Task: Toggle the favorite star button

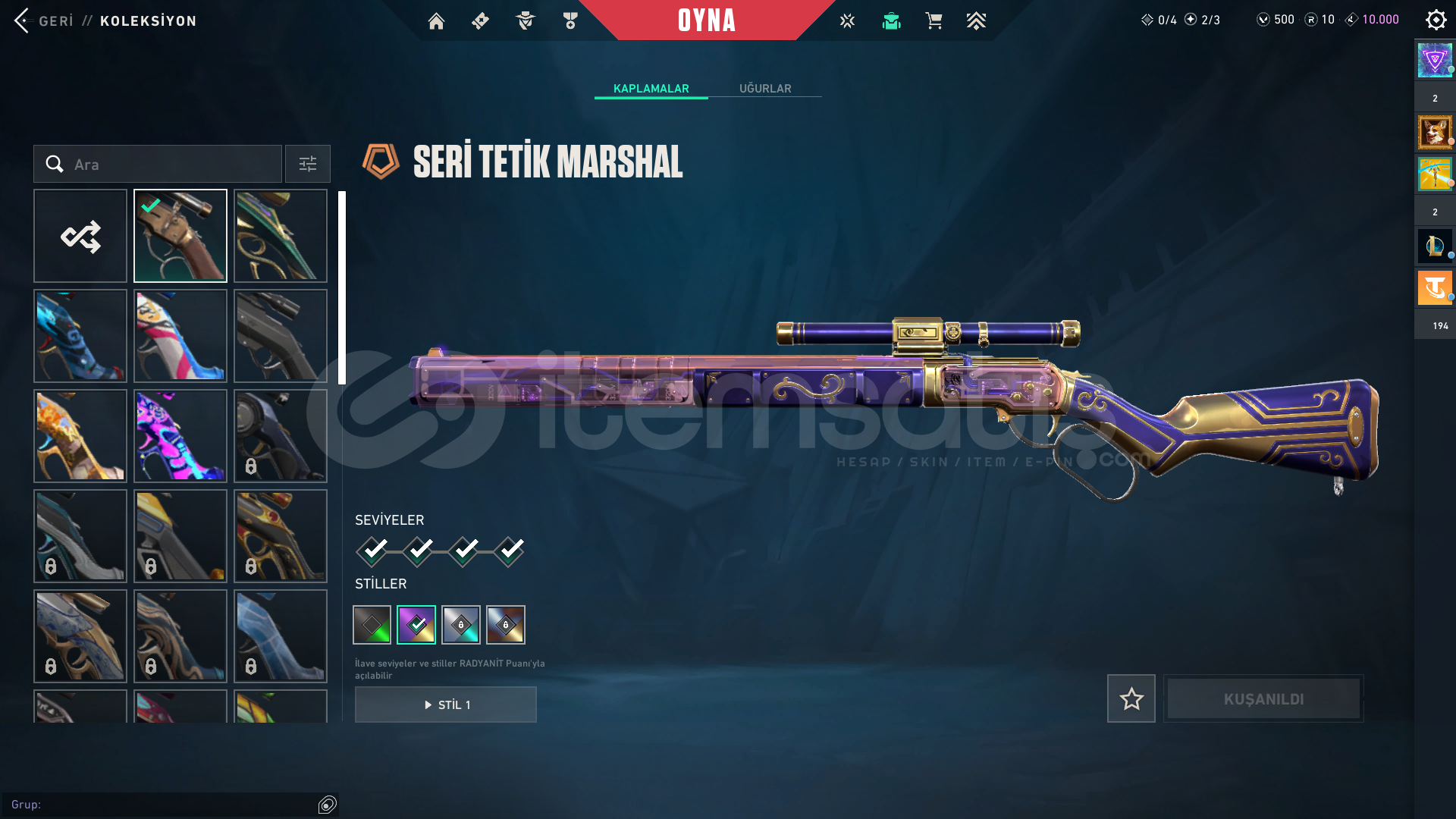Action: pyautogui.click(x=1131, y=698)
